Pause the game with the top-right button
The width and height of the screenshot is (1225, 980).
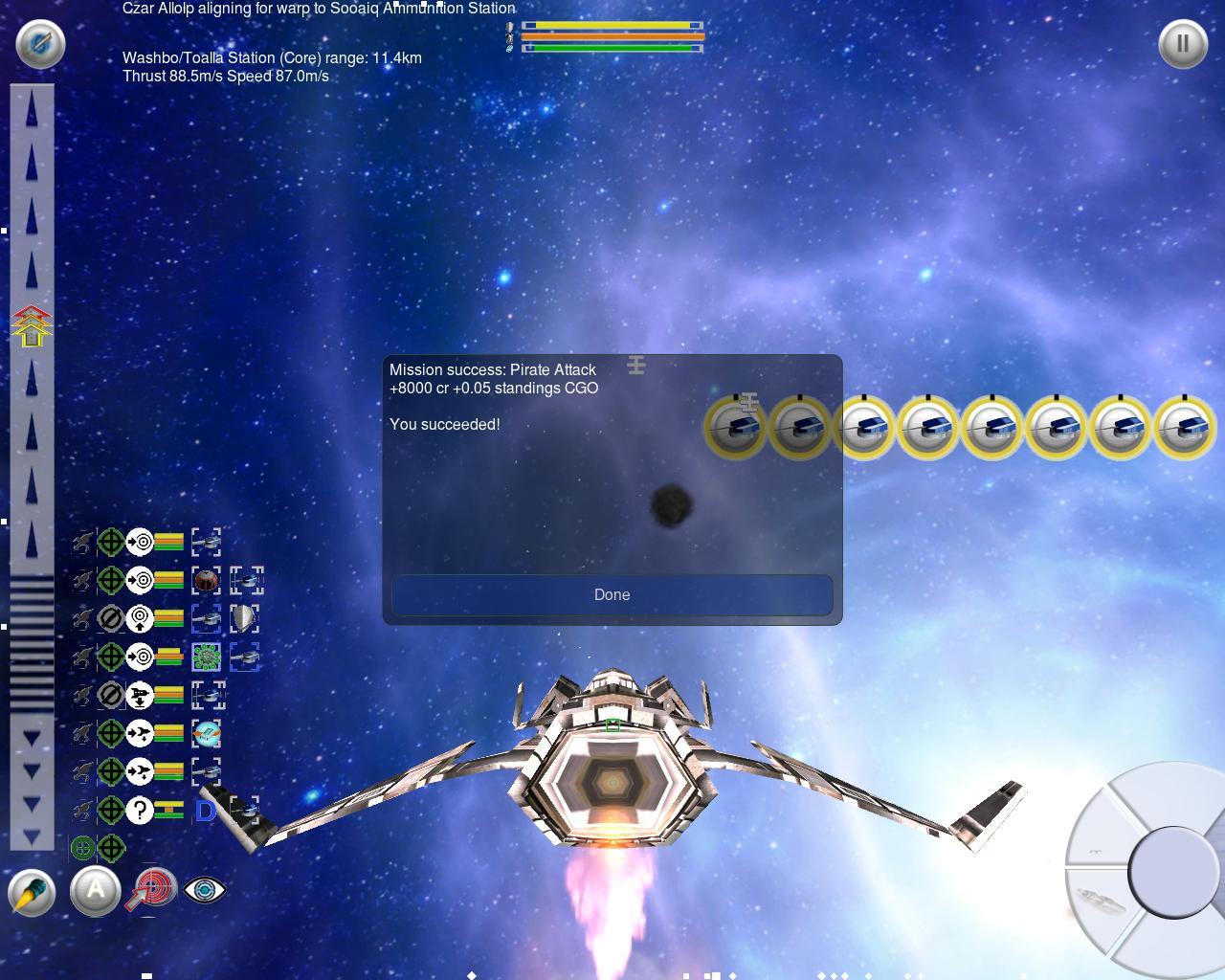[x=1182, y=44]
